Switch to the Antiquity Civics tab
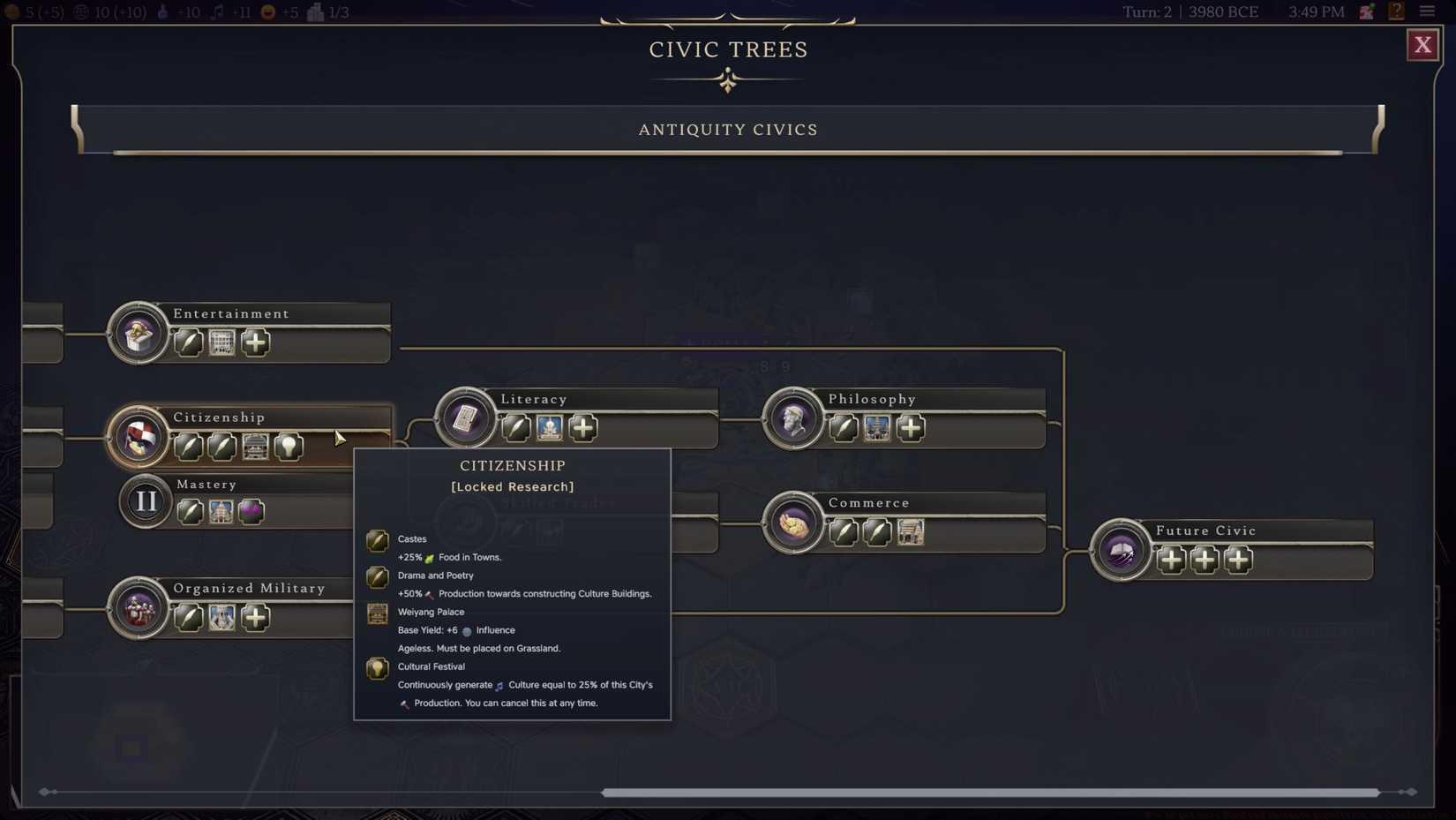1456x820 pixels. pyautogui.click(x=728, y=129)
